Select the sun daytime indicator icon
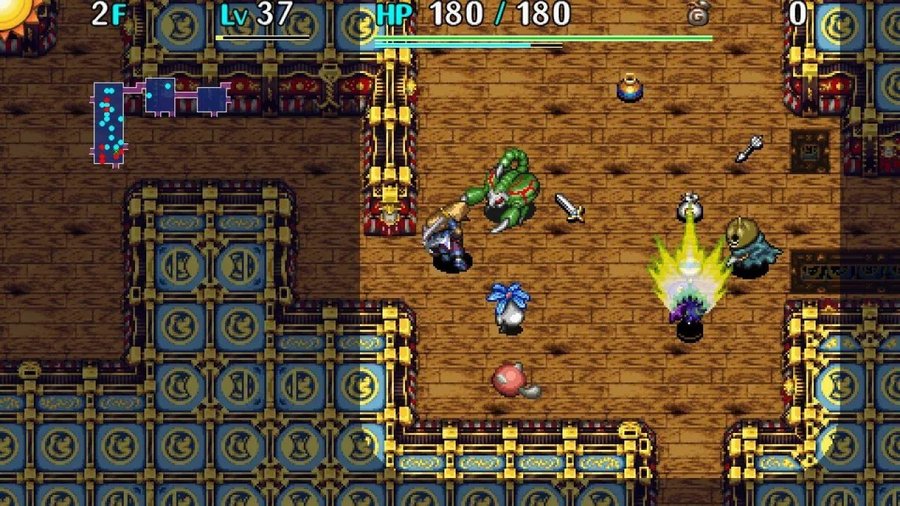The height and width of the screenshot is (506, 900). 14,12
